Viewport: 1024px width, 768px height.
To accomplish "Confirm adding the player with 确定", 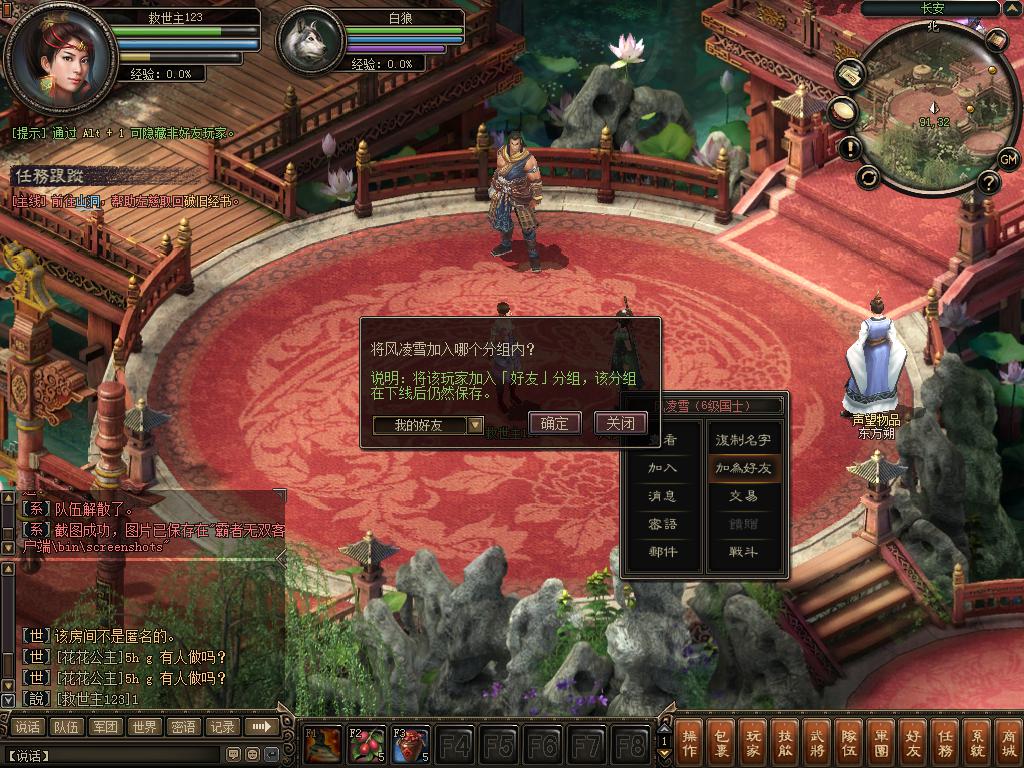I will pyautogui.click(x=554, y=423).
